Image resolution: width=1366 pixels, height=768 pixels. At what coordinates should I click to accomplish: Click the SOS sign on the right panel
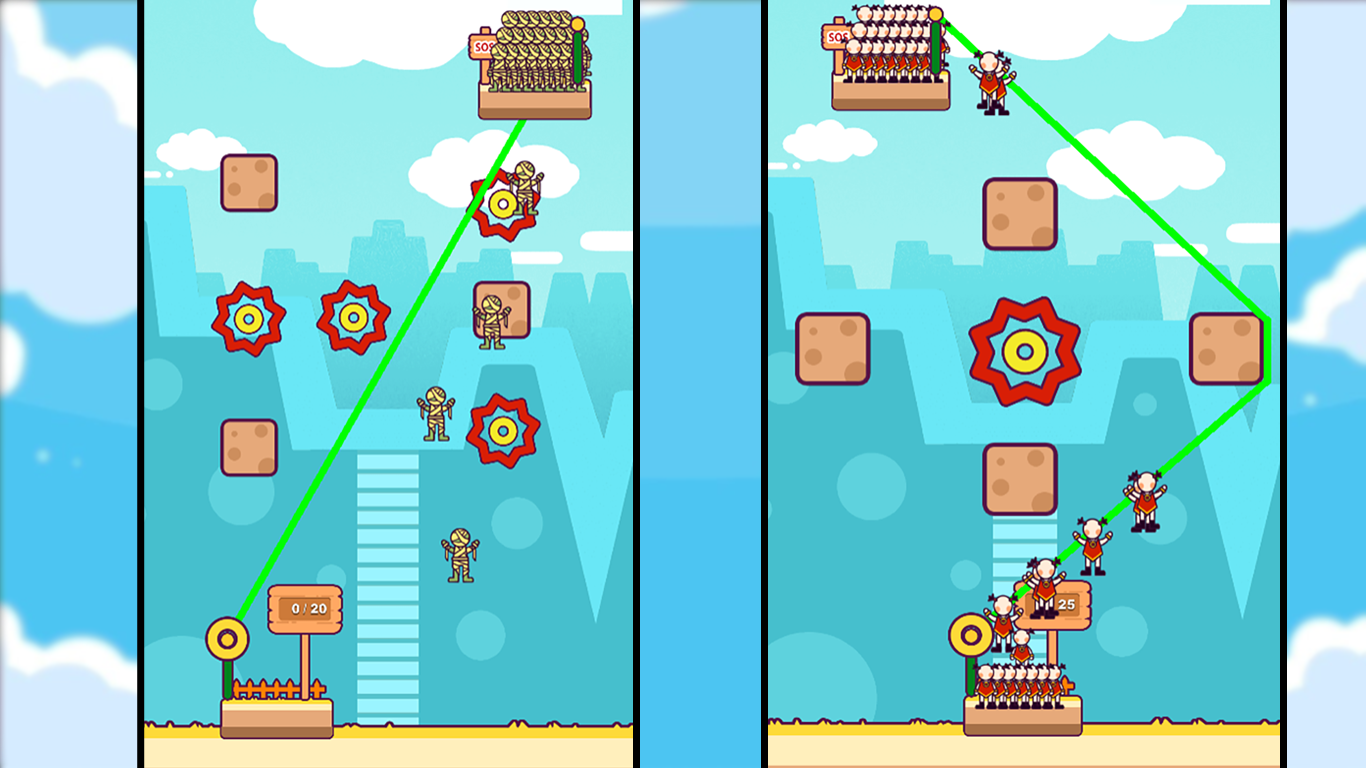[x=837, y=38]
